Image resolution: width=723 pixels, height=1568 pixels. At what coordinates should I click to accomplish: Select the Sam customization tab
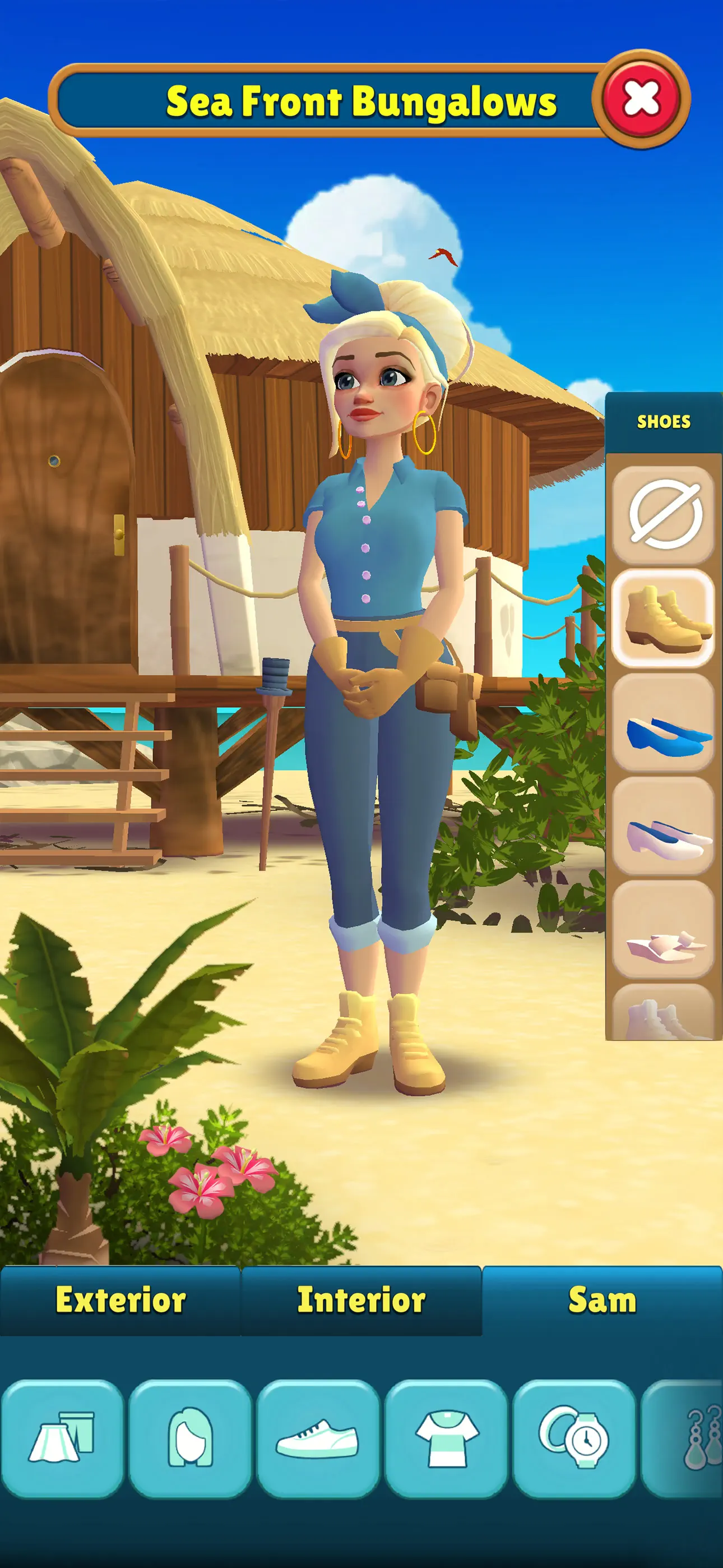(601, 1299)
